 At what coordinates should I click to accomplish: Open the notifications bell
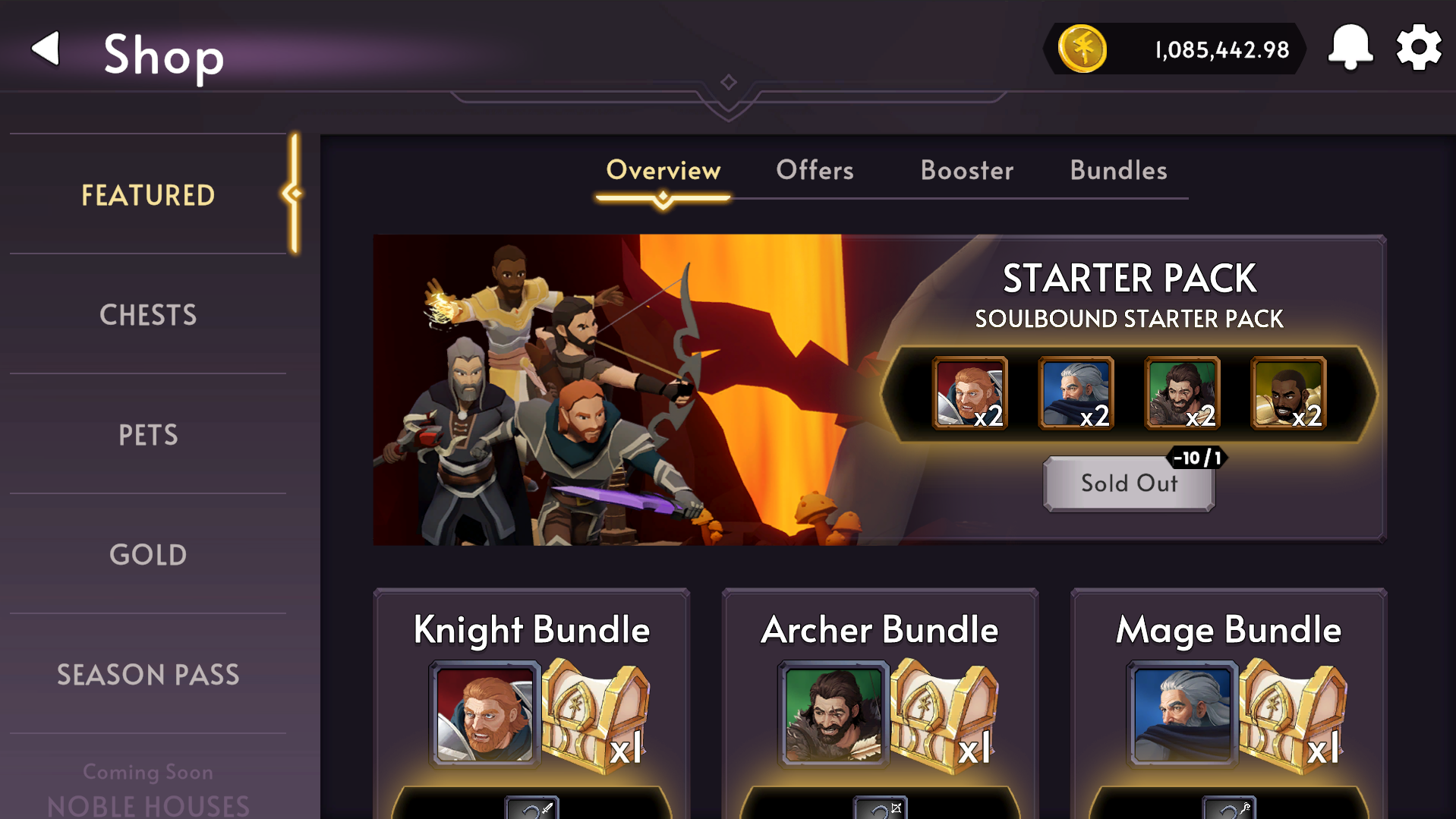point(1350,47)
